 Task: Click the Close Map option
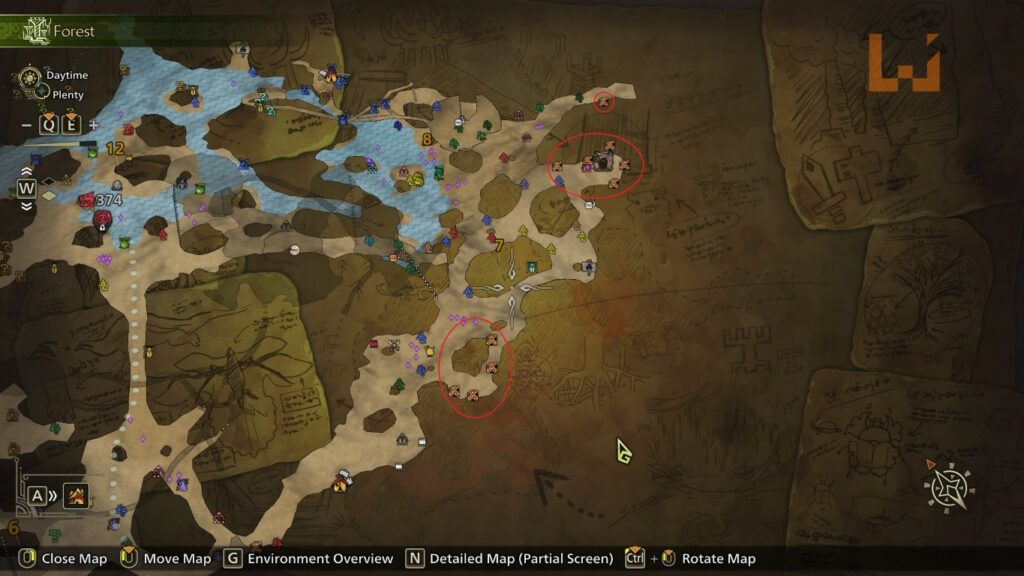[x=62, y=558]
